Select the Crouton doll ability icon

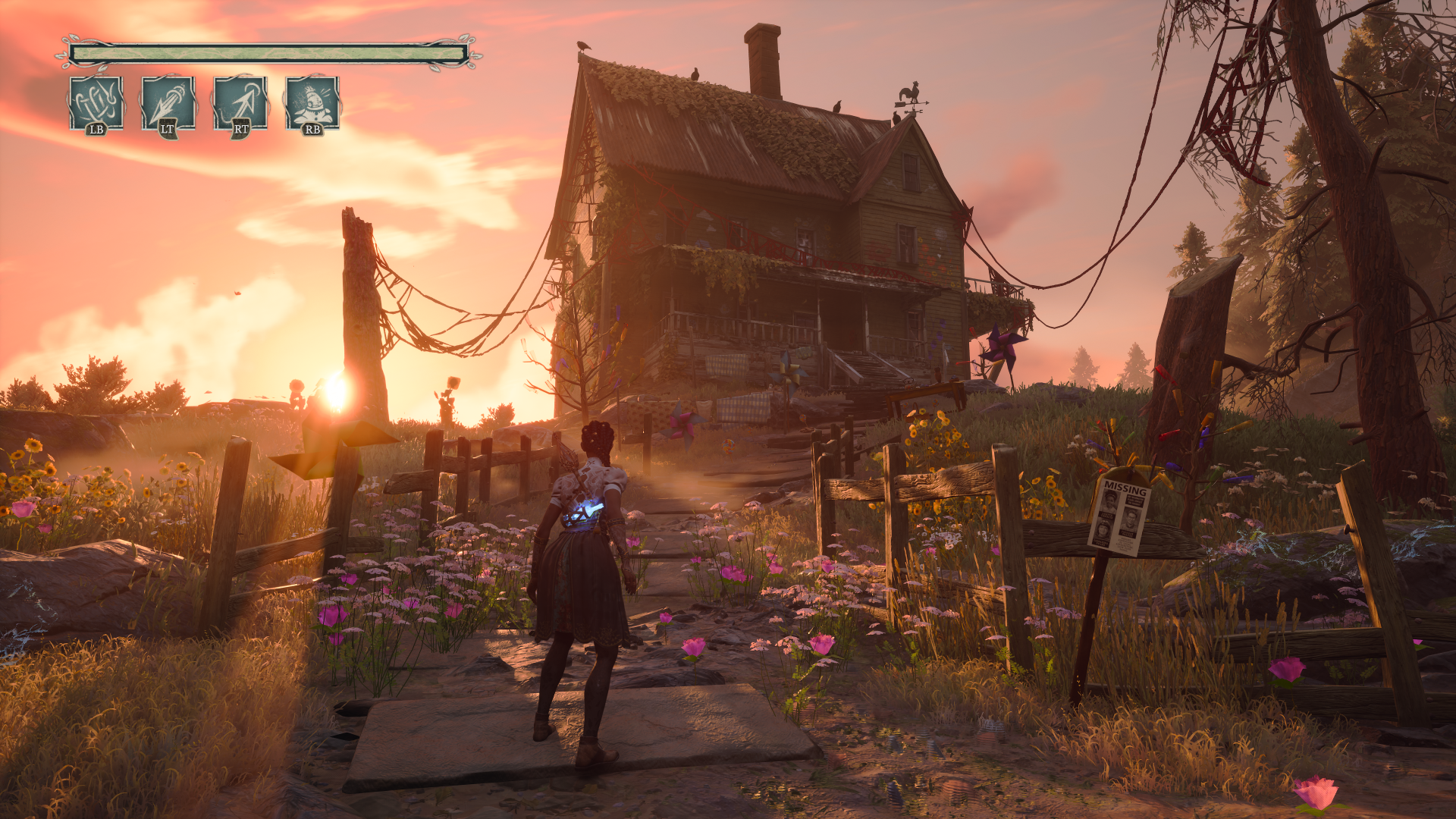coord(312,103)
